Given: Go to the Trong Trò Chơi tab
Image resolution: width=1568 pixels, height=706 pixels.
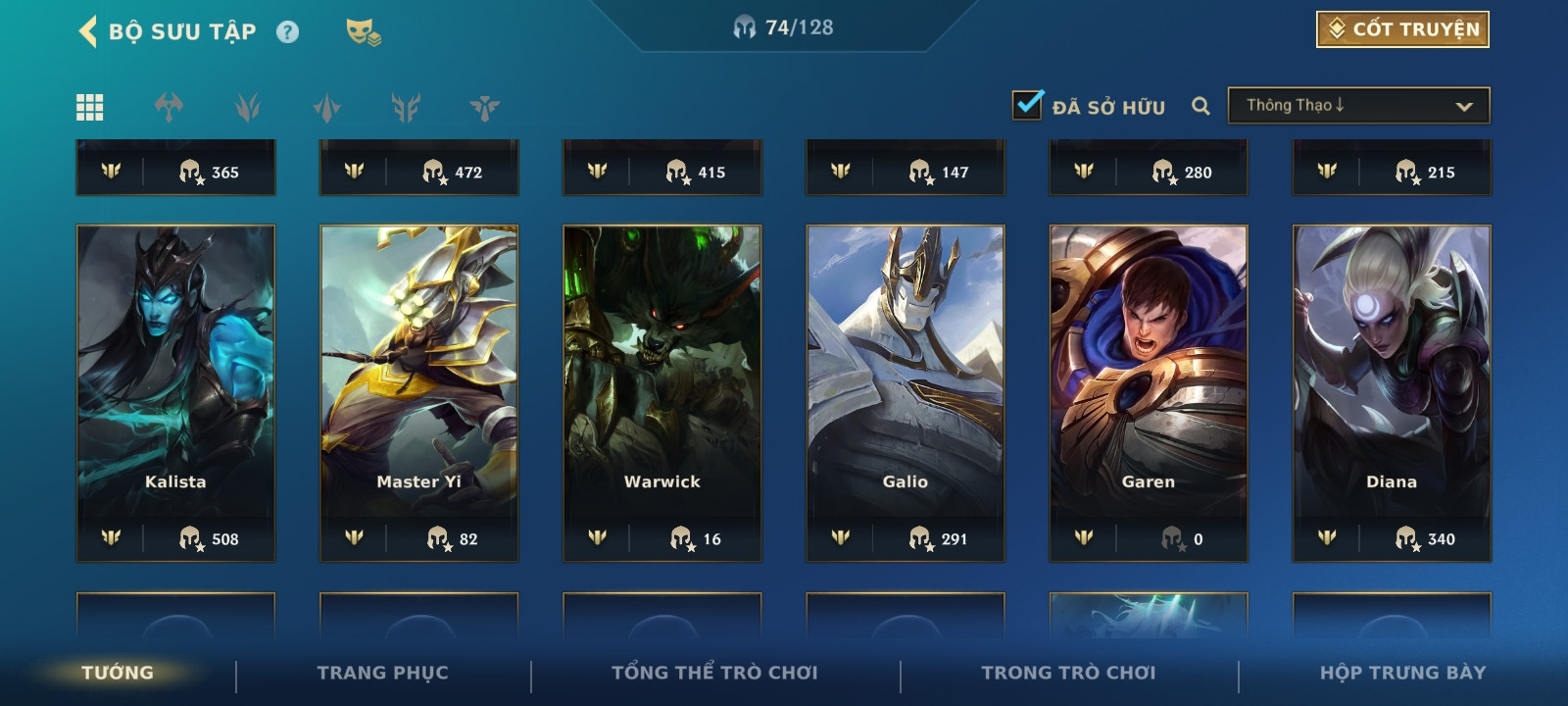Looking at the screenshot, I should (x=1068, y=673).
